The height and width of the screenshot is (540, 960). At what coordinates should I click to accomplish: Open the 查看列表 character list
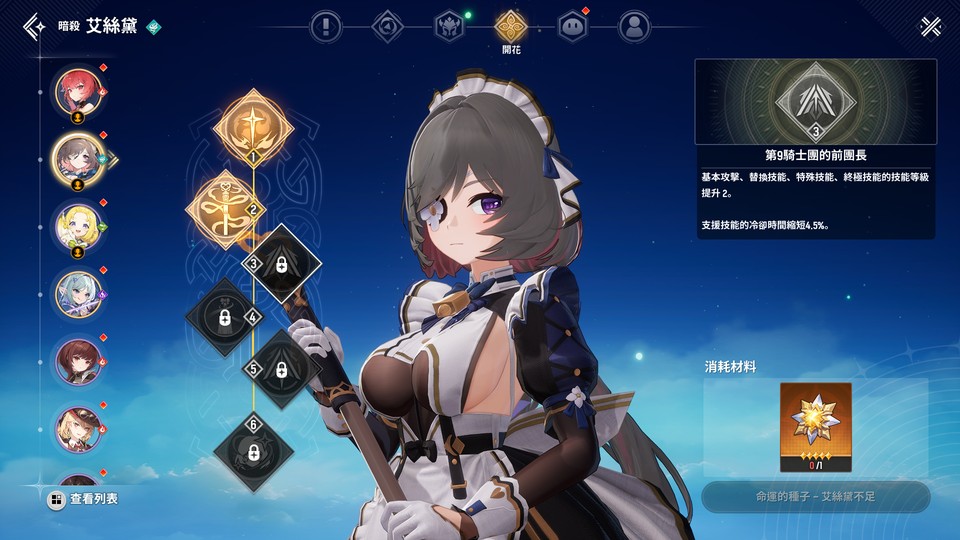(x=83, y=498)
